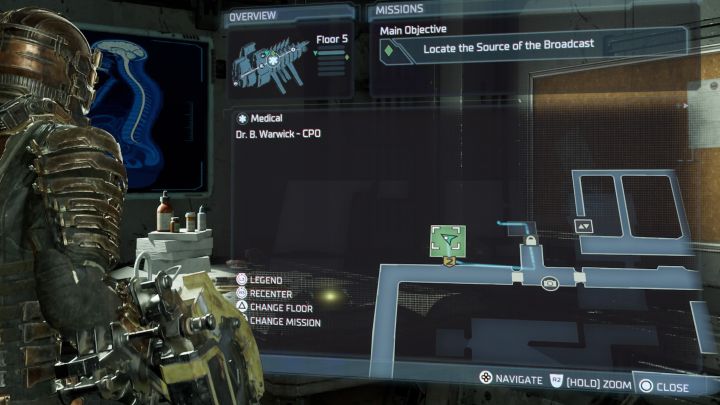Click the Floor 5 level indicator
This screenshot has height=405, width=720.
[x=331, y=41]
